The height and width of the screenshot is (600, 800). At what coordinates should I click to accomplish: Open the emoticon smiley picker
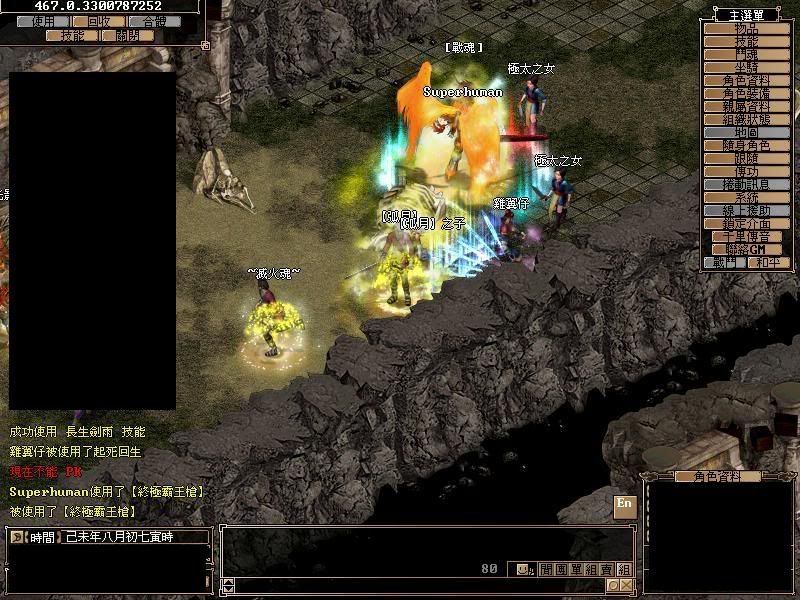tap(523, 569)
